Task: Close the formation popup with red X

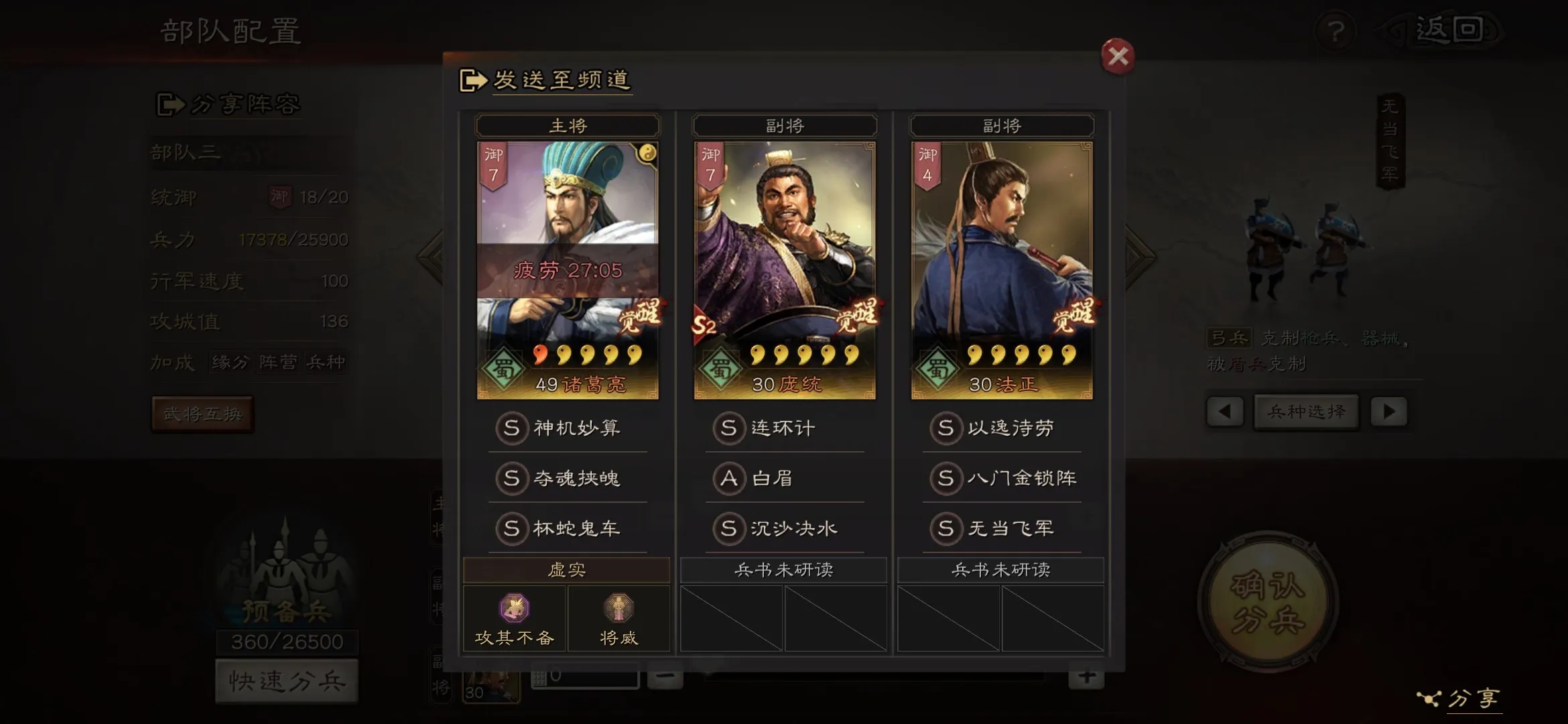Action: [x=1117, y=56]
